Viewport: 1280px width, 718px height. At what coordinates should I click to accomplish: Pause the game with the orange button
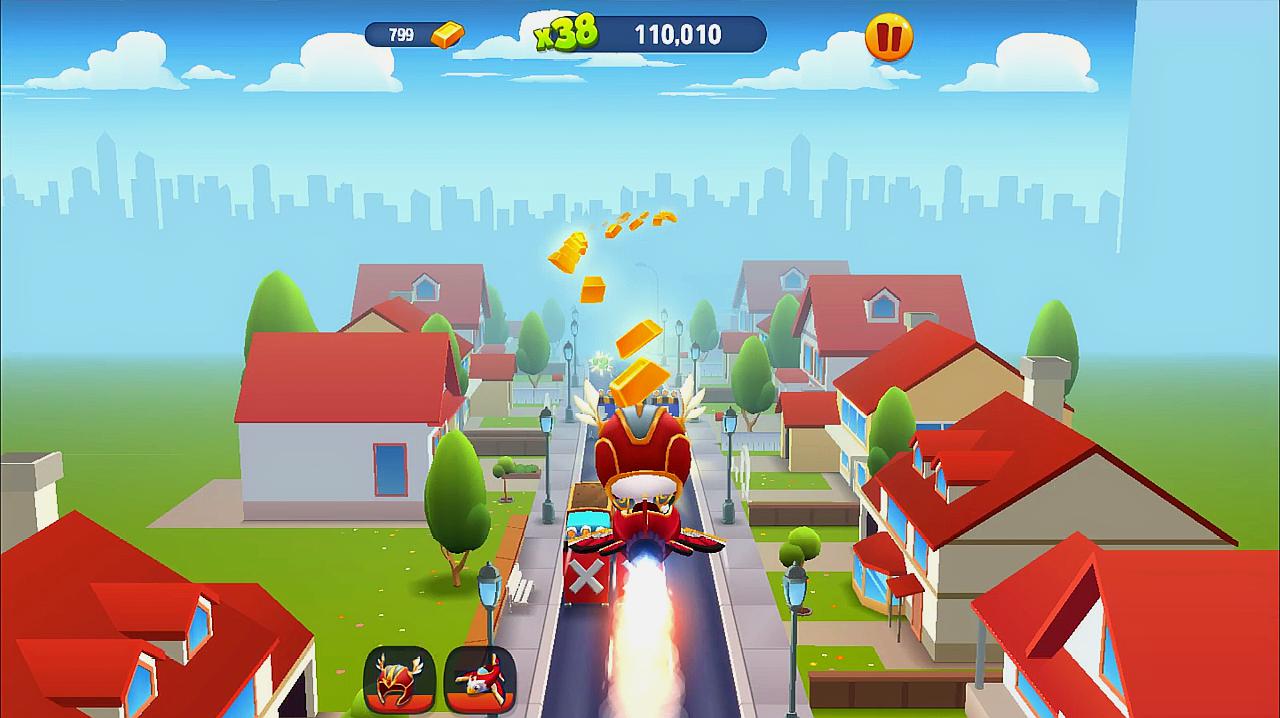coord(888,38)
